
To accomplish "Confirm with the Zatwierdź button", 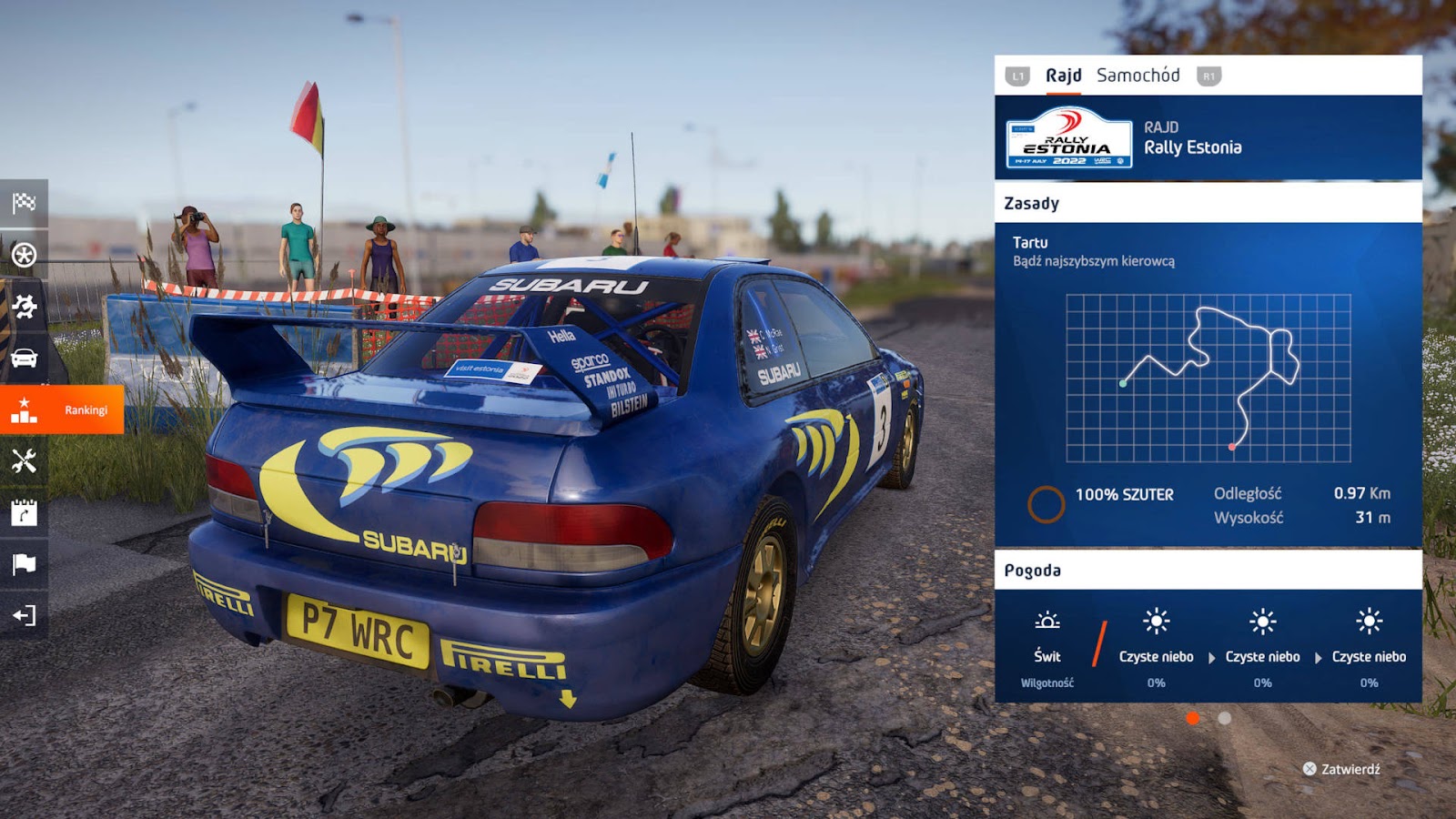I will 1341,769.
